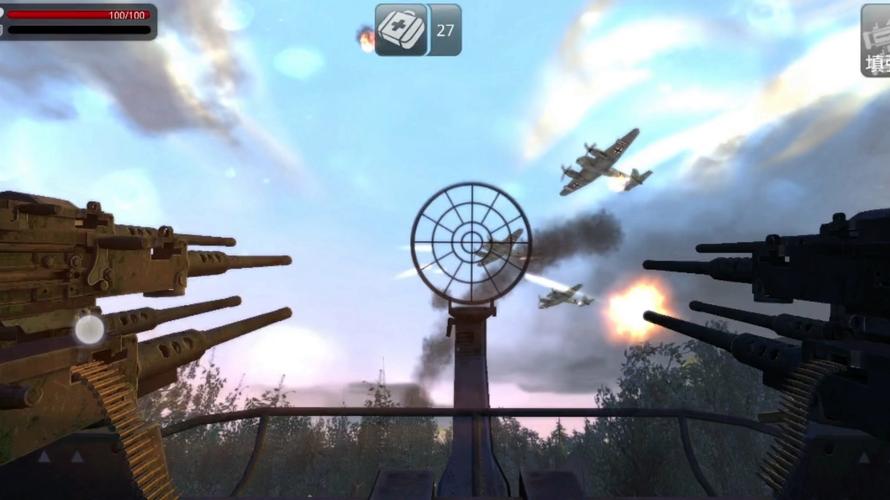The height and width of the screenshot is (500, 890).
Task: Tap the white circular aim joystick
Action: point(90,329)
